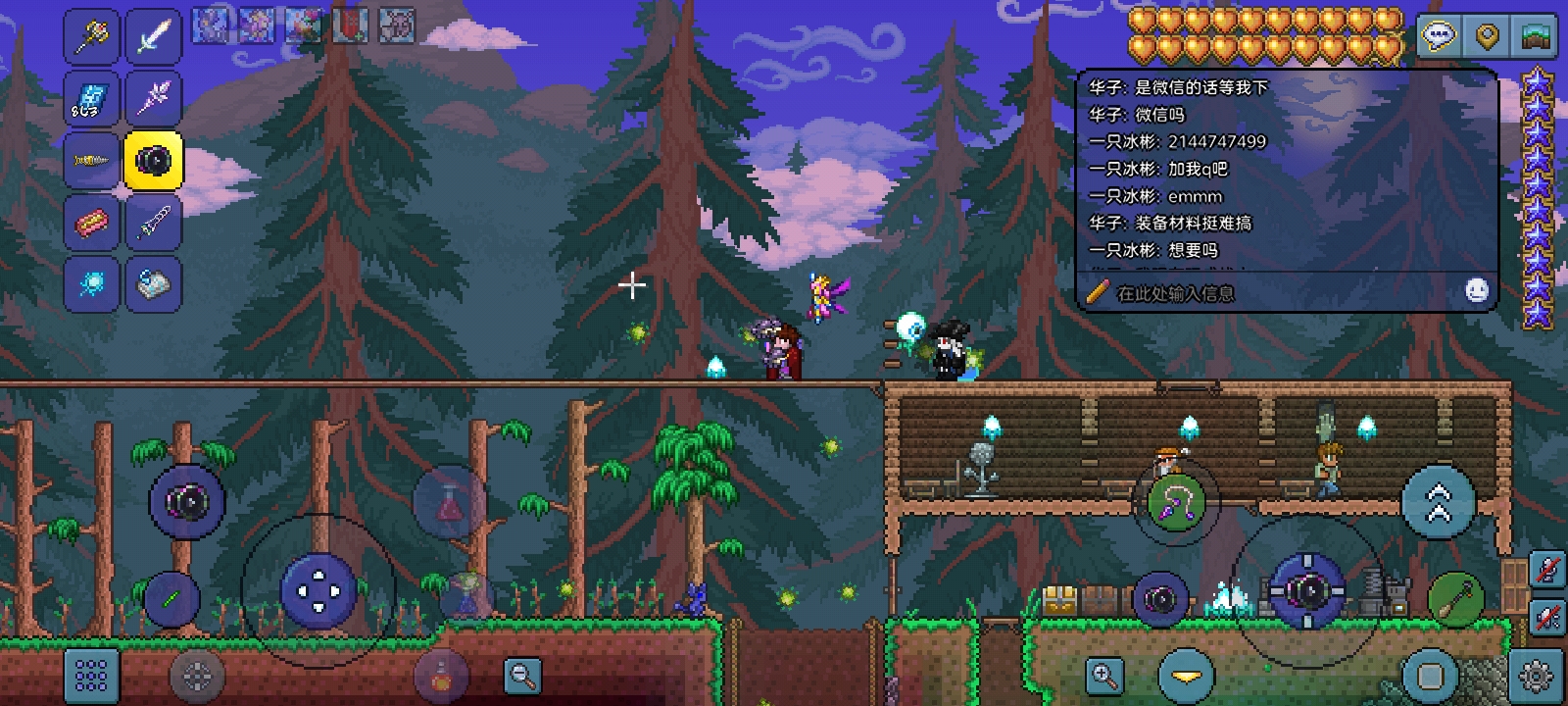The image size is (1568, 706).
Task: Open the chat with the speech bubble button
Action: (1438, 37)
